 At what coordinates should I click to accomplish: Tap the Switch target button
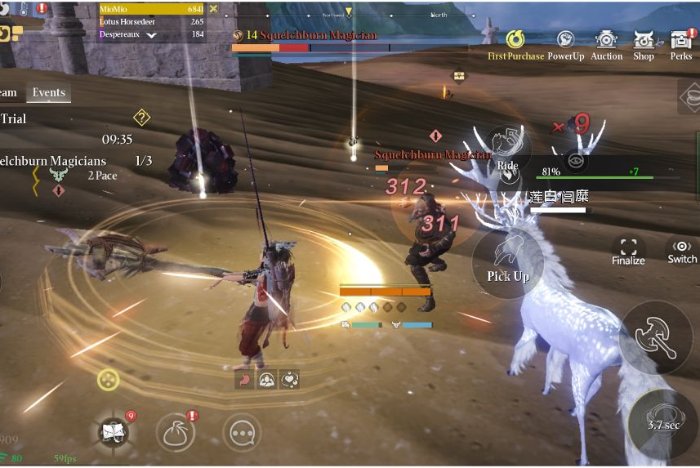pos(682,249)
